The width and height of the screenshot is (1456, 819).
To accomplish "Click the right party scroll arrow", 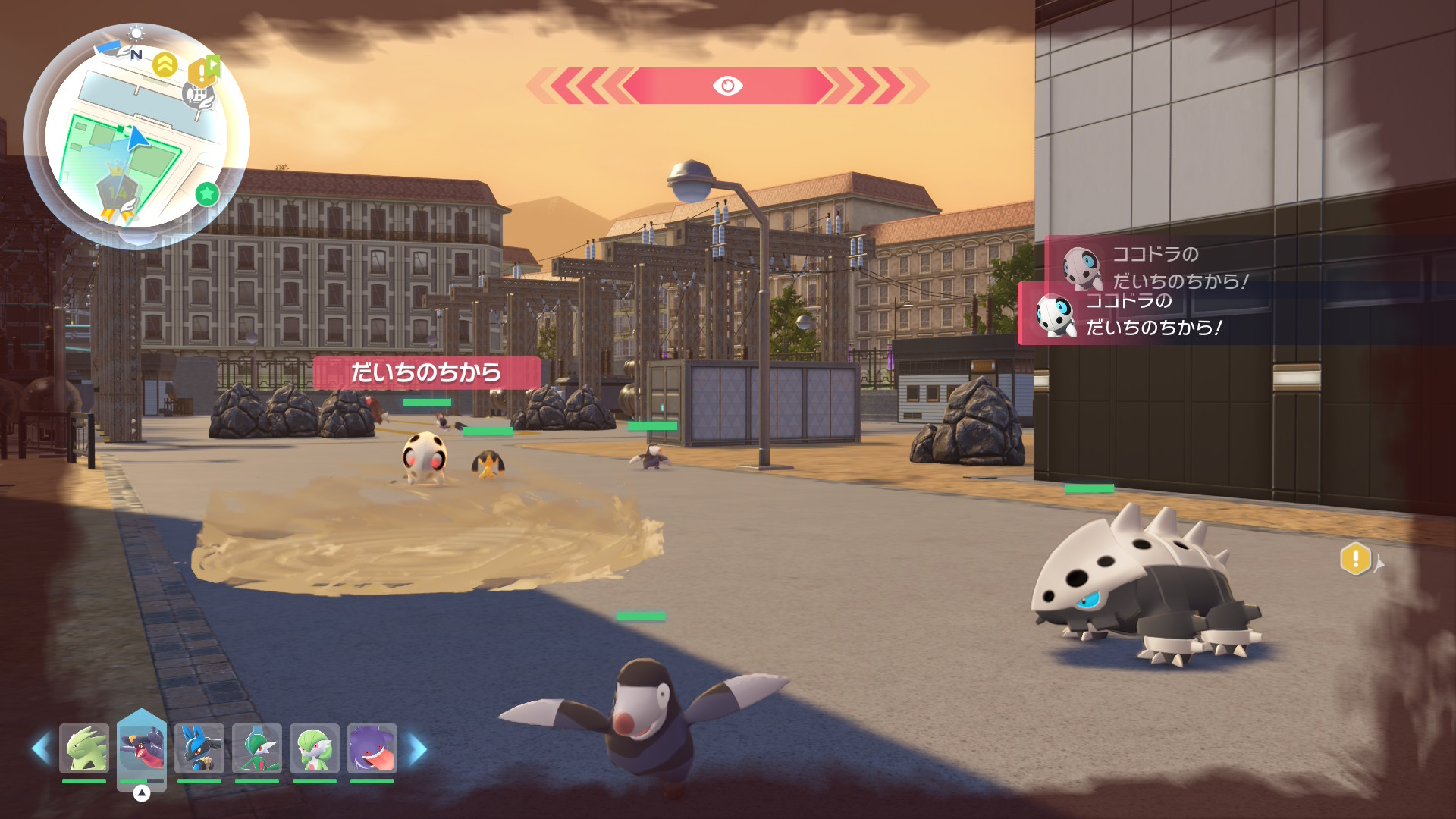I will [418, 749].
